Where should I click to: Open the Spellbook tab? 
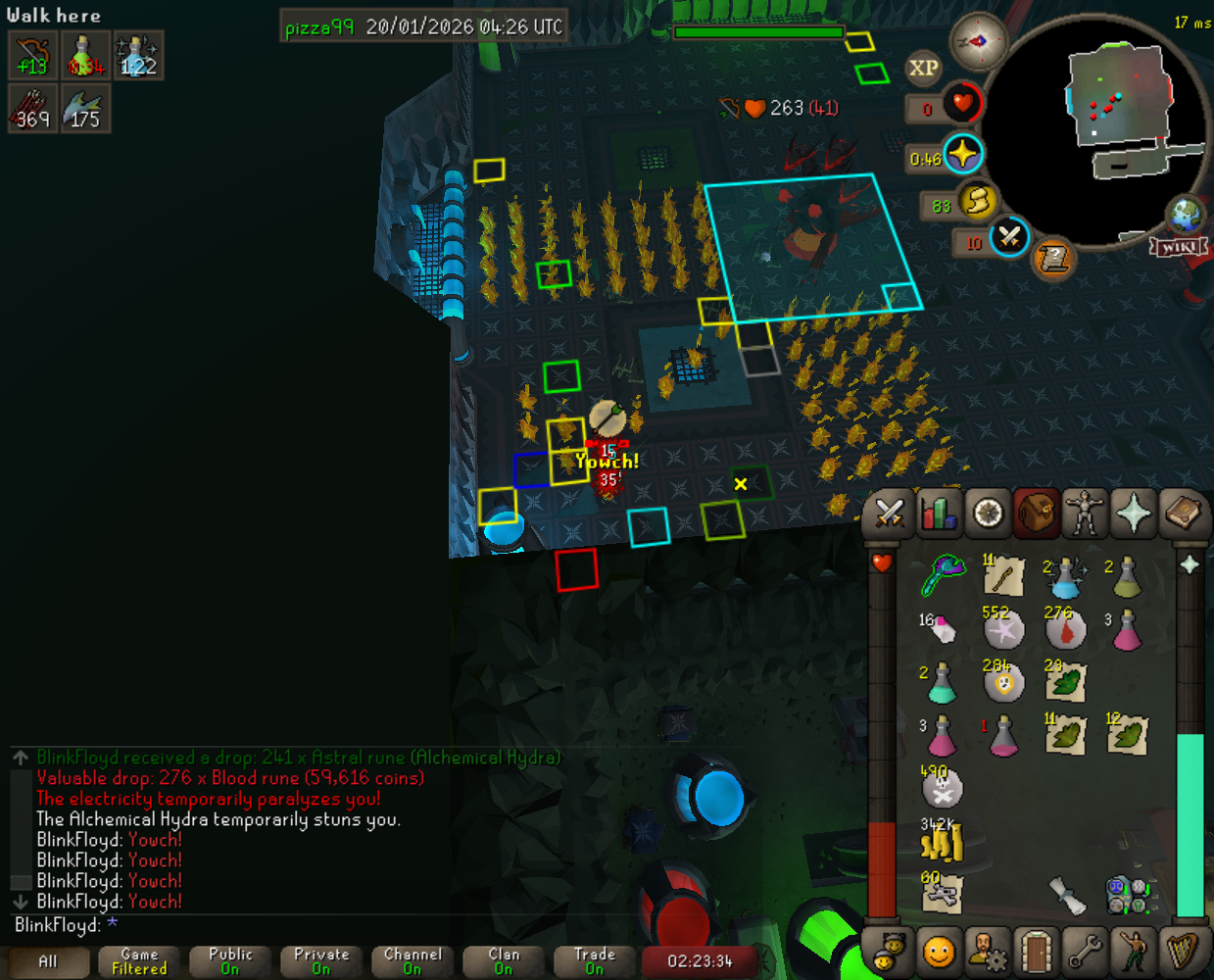[x=1183, y=513]
